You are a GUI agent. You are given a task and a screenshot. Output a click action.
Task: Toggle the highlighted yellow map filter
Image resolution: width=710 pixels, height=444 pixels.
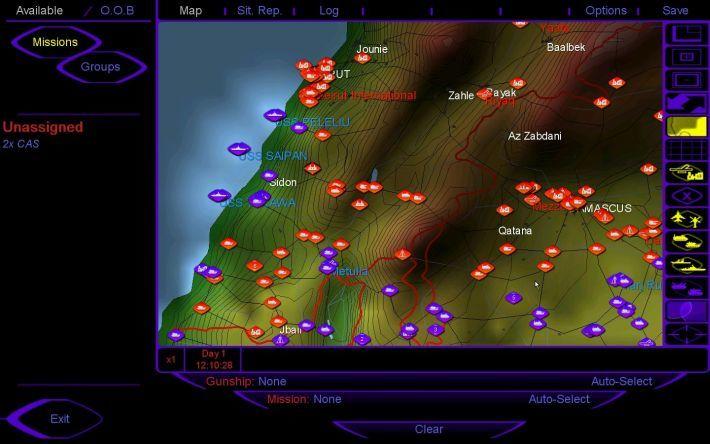point(686,126)
